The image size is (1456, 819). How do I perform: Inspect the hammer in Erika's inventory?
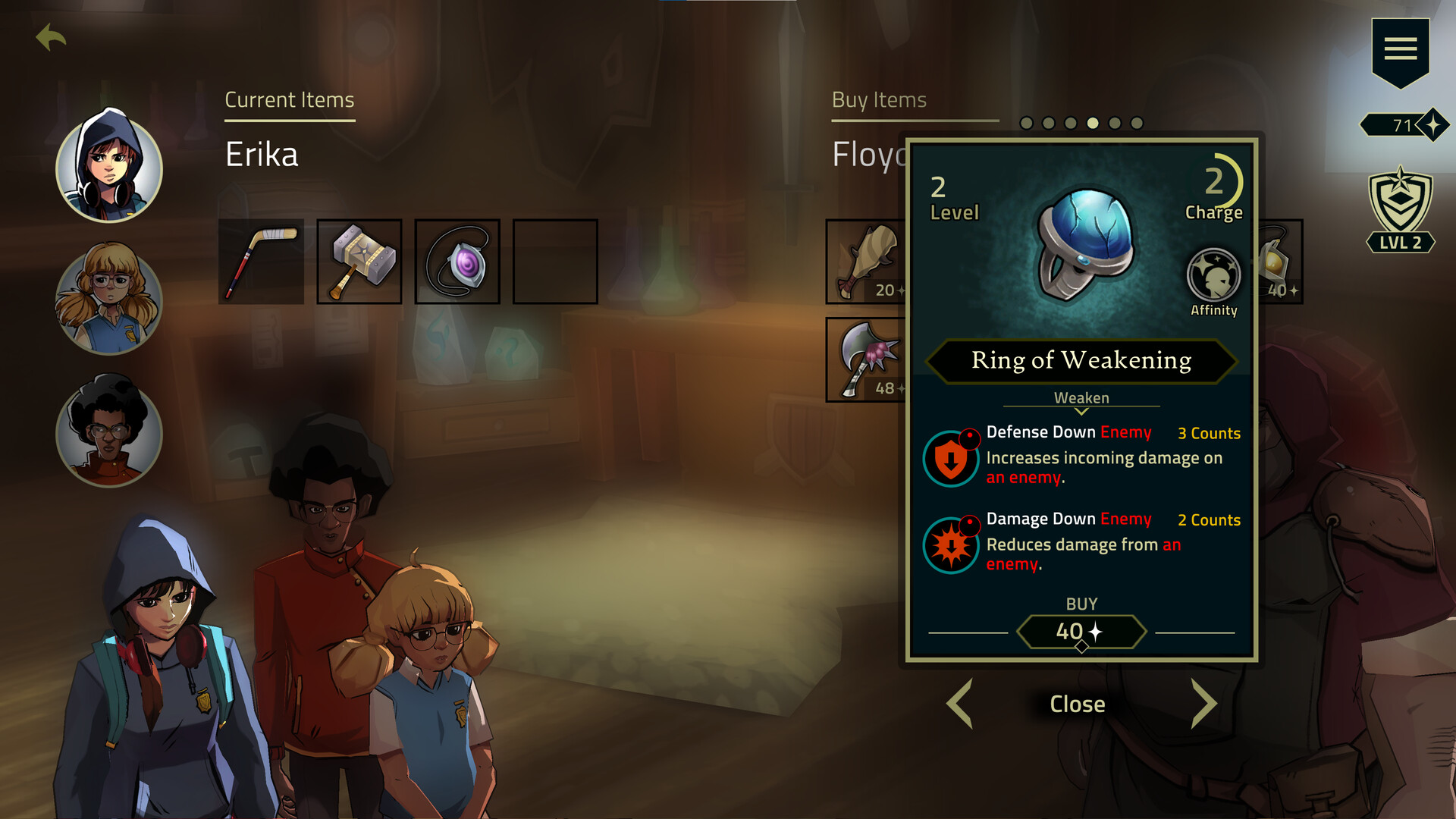point(359,260)
